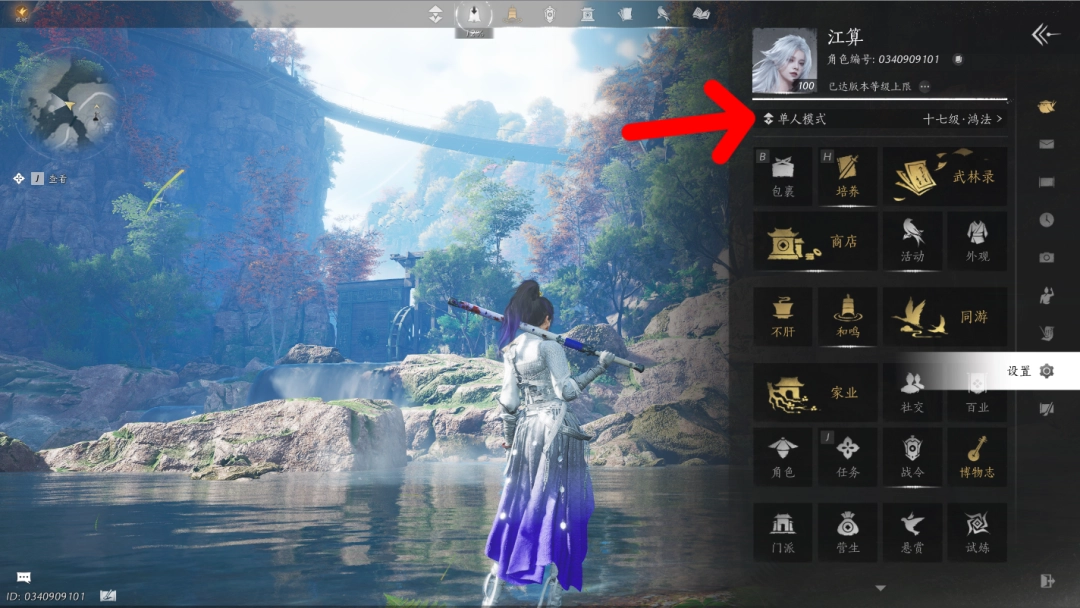Open the 包裹 bag menu
The image size is (1080, 608).
(783, 177)
